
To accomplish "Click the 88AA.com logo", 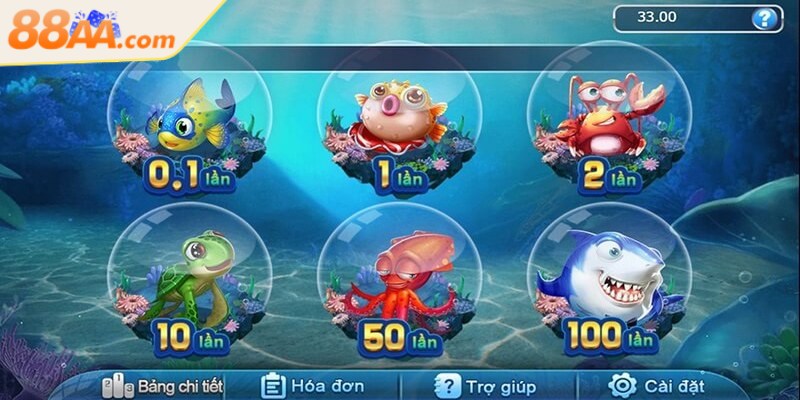I will (x=92, y=35).
